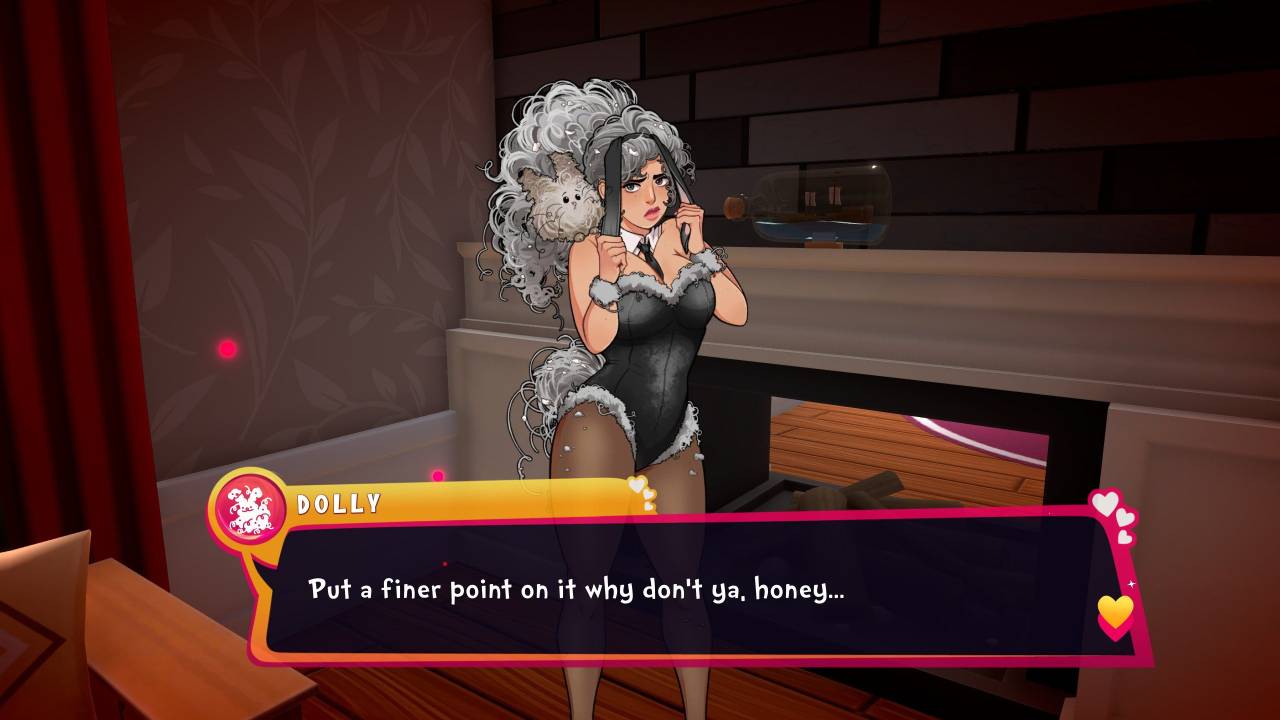Viewport: 1280px width, 720px height.
Task: Advance dialogue with the yellow heart icon
Action: (1115, 612)
